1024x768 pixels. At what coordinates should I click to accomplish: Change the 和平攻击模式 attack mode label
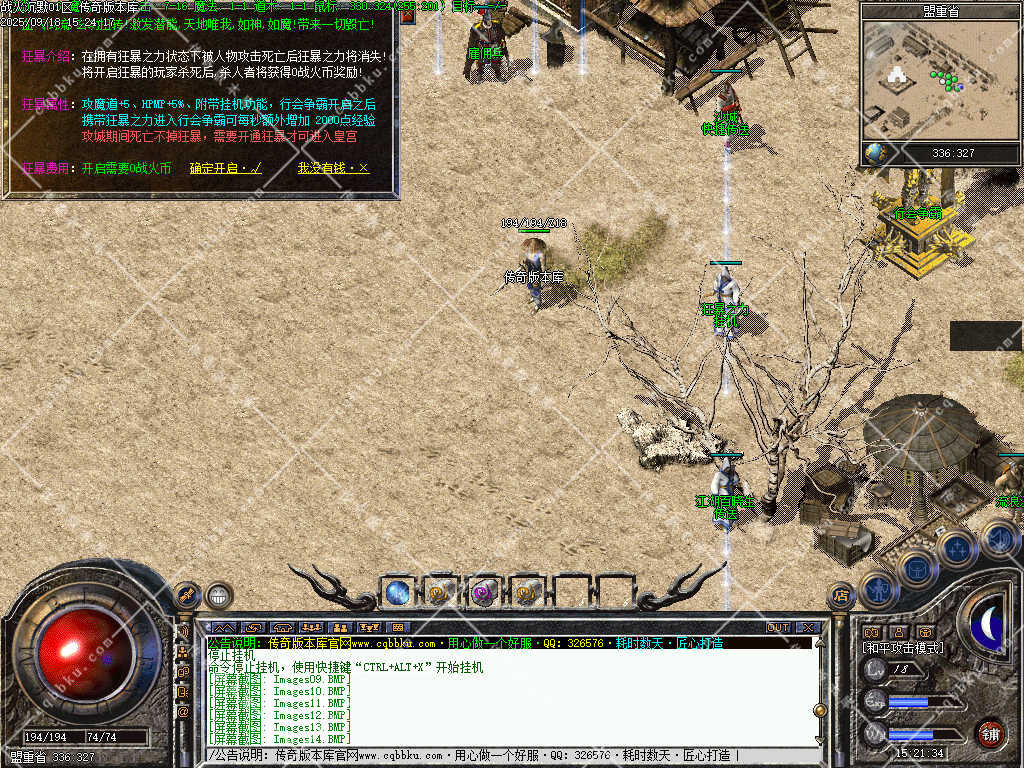(x=903, y=648)
